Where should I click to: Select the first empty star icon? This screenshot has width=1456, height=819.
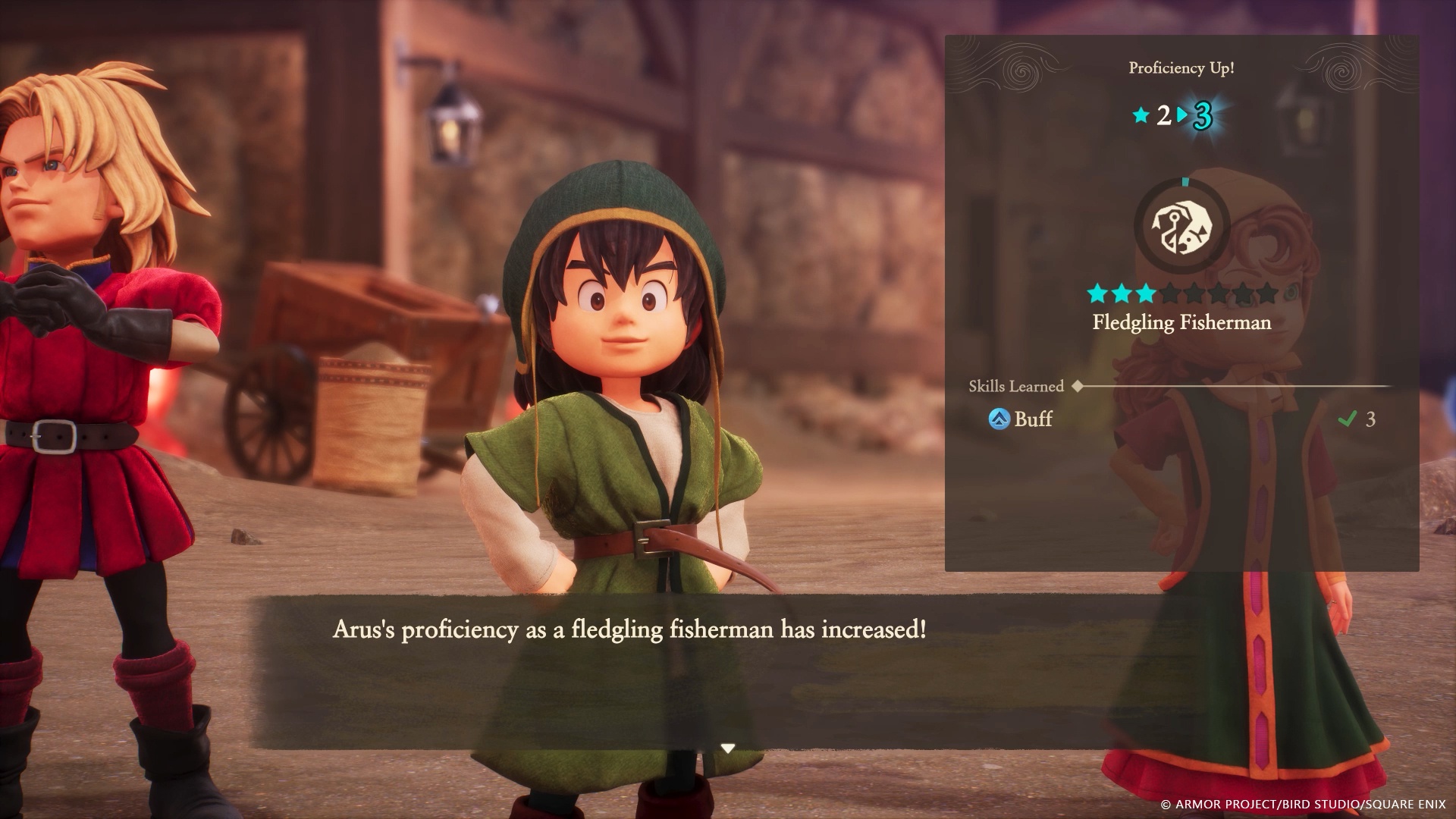1170,293
